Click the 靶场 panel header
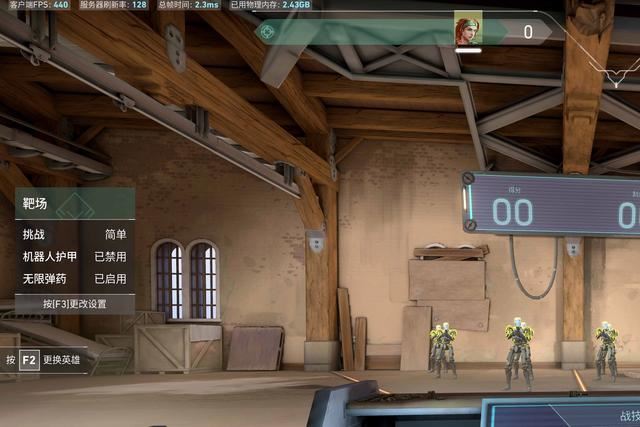The height and width of the screenshot is (427, 640). click(74, 205)
